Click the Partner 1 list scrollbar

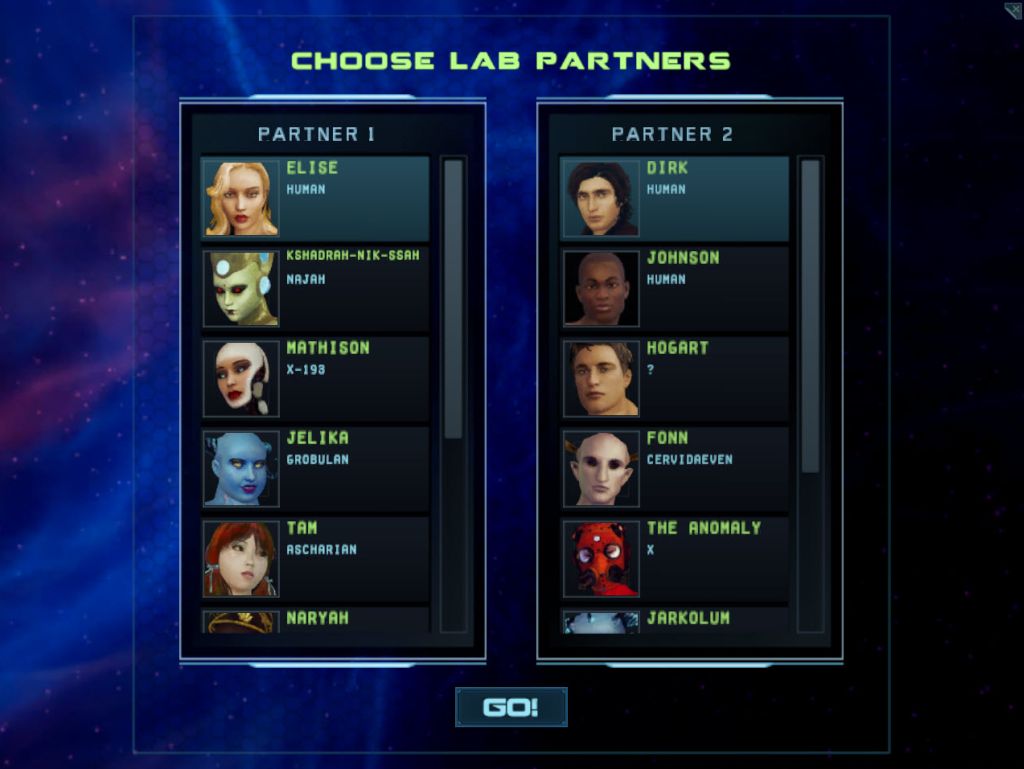pos(453,300)
